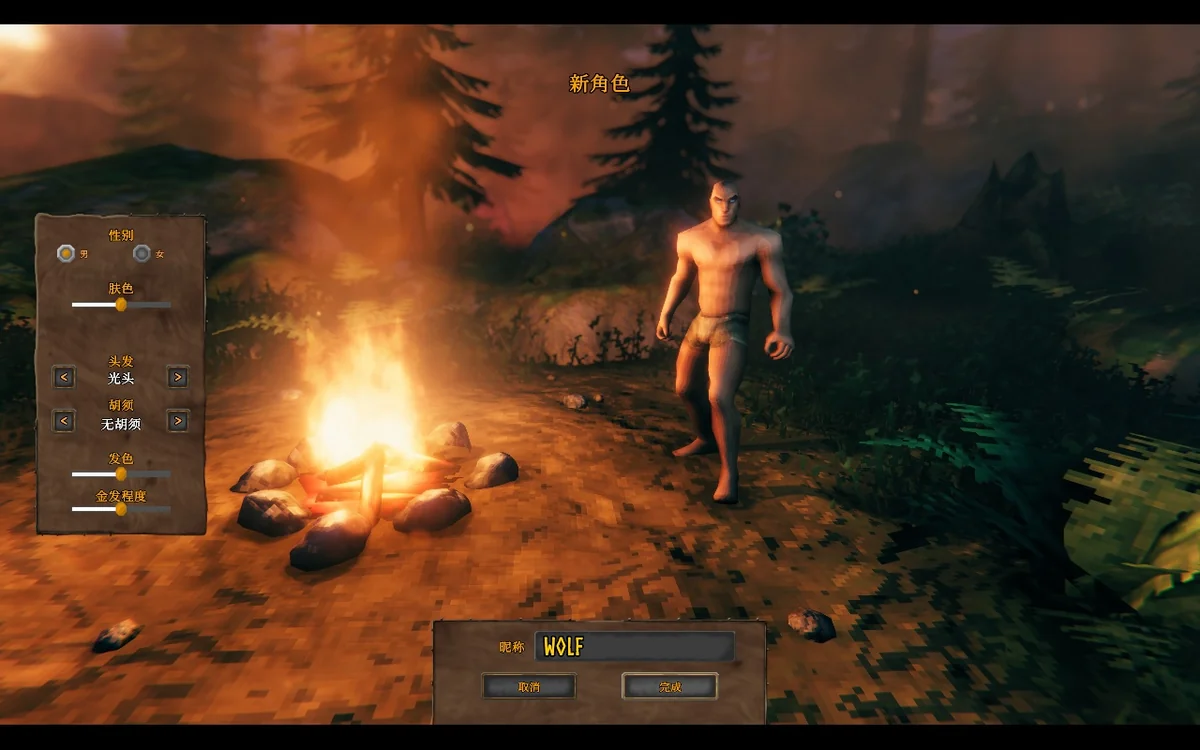Focus the nickname field showing WOLF
This screenshot has width=1200, height=750.
pos(634,646)
